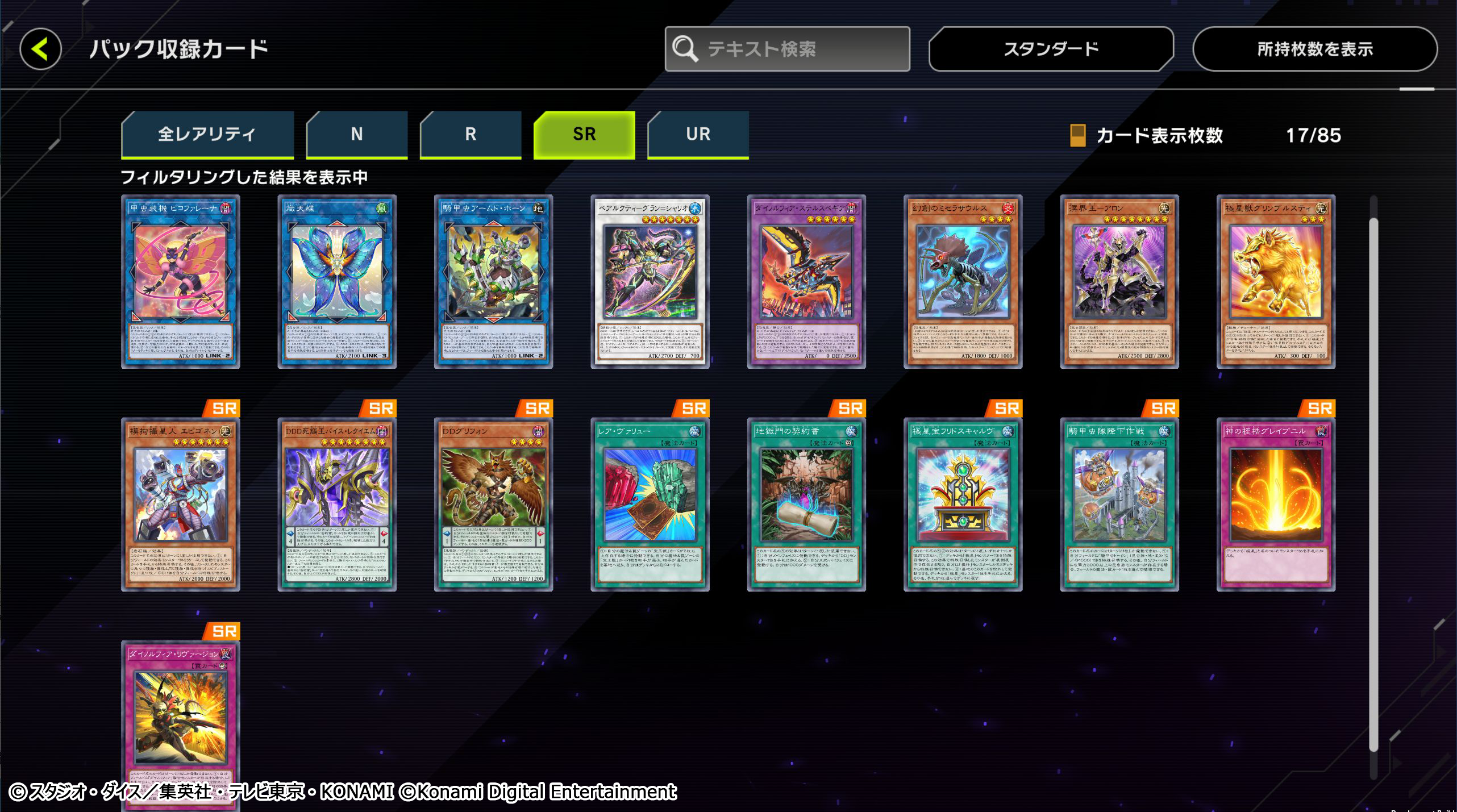1457x812 pixels.
Task: Click the search magnifier icon
Action: tap(687, 49)
